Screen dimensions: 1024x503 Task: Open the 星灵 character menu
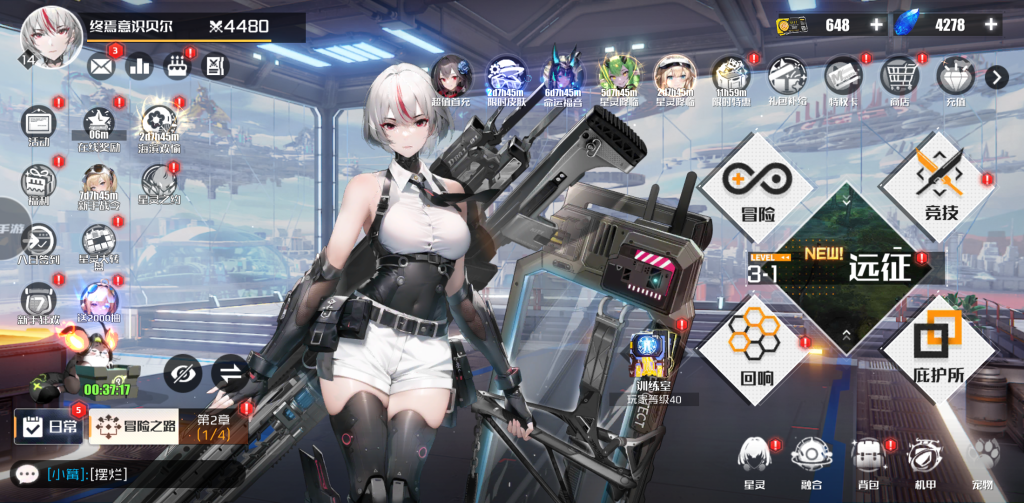755,460
